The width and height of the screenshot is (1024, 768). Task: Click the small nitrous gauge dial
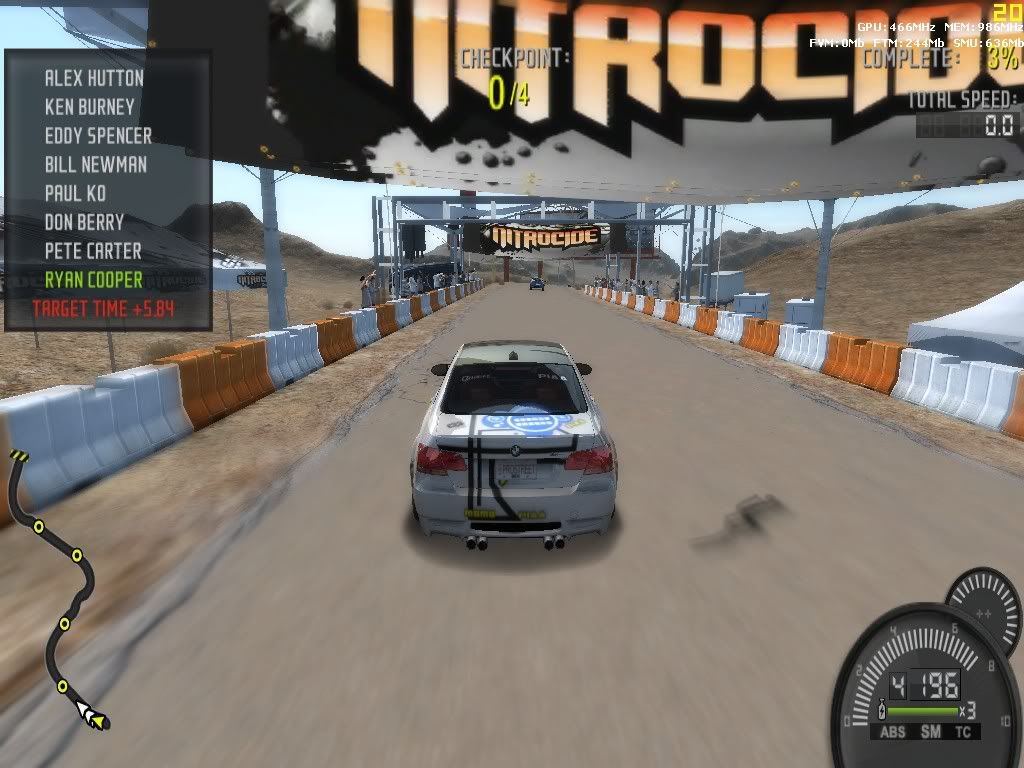[985, 605]
